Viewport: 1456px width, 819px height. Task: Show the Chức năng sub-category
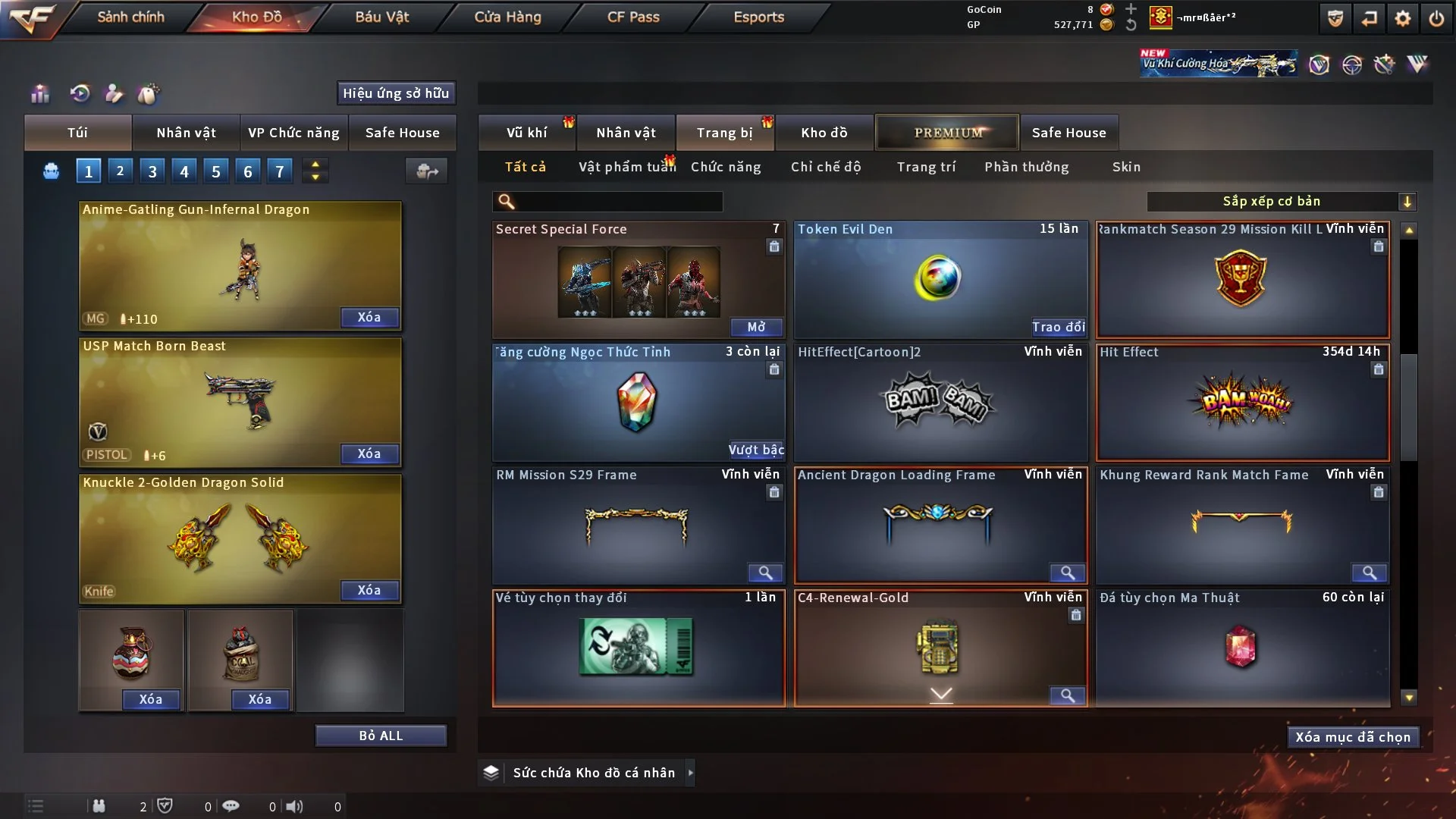(x=726, y=167)
